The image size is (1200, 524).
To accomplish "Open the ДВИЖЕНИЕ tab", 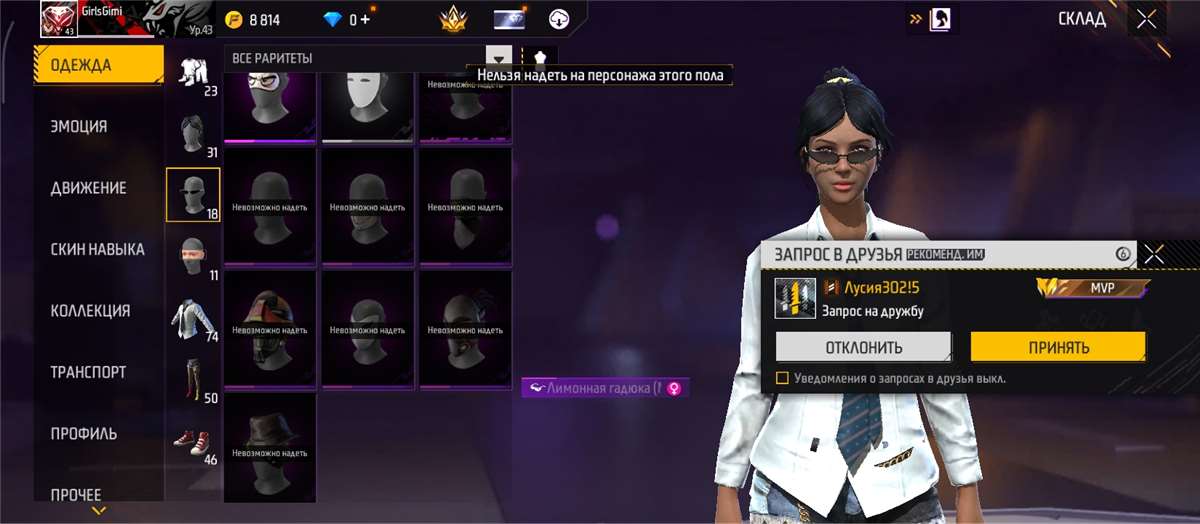I will pos(88,188).
